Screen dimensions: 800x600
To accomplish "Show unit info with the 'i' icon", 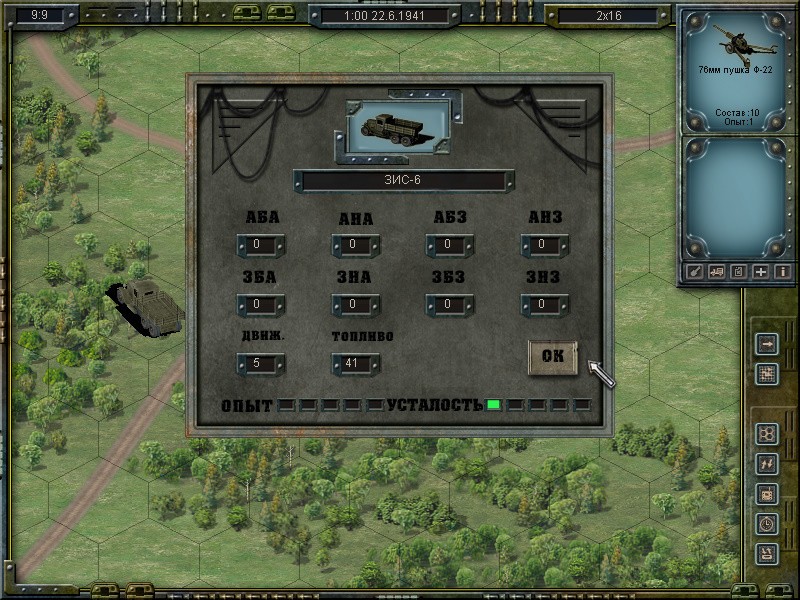I will point(782,271).
